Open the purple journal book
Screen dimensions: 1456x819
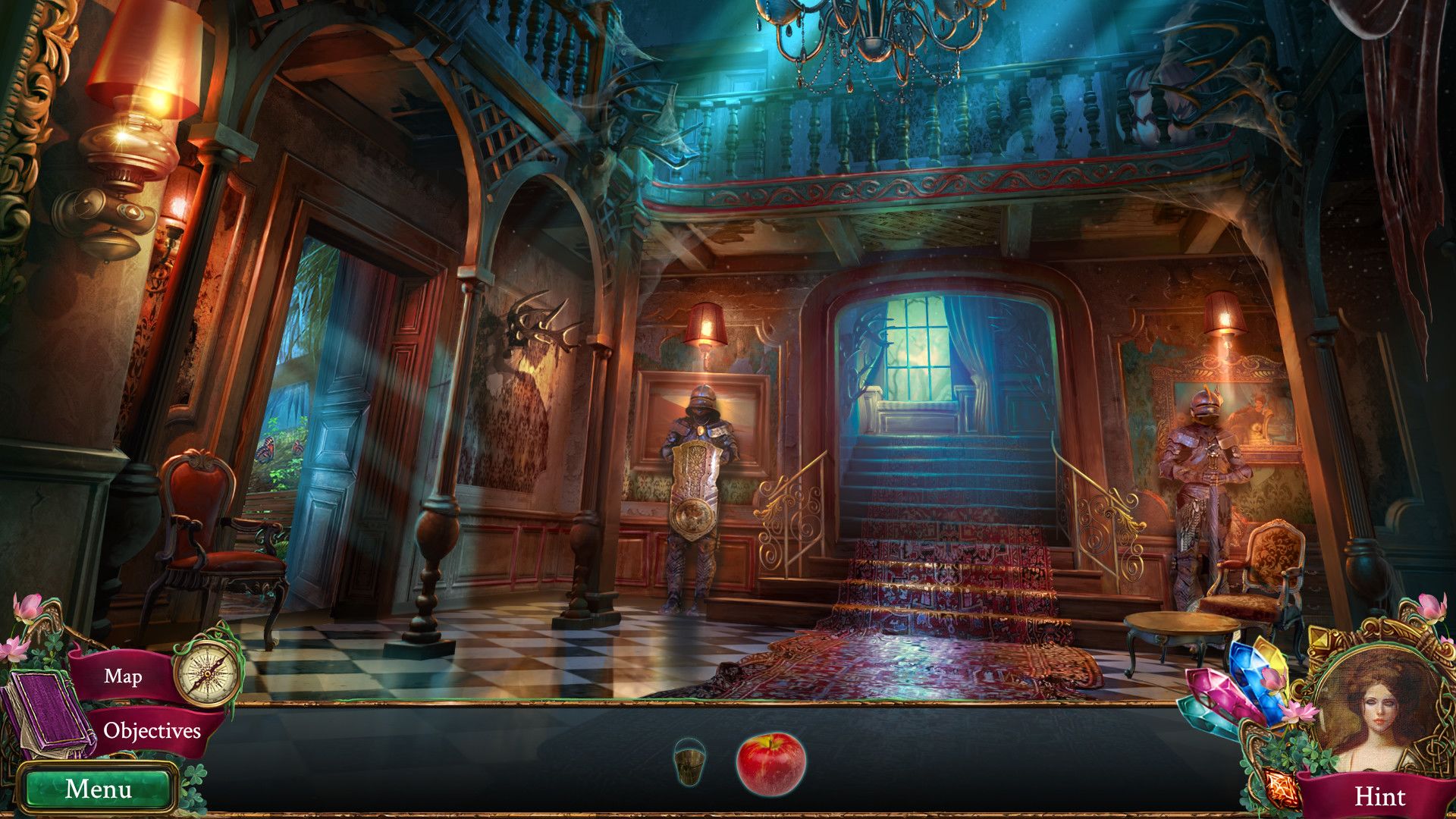[47, 715]
